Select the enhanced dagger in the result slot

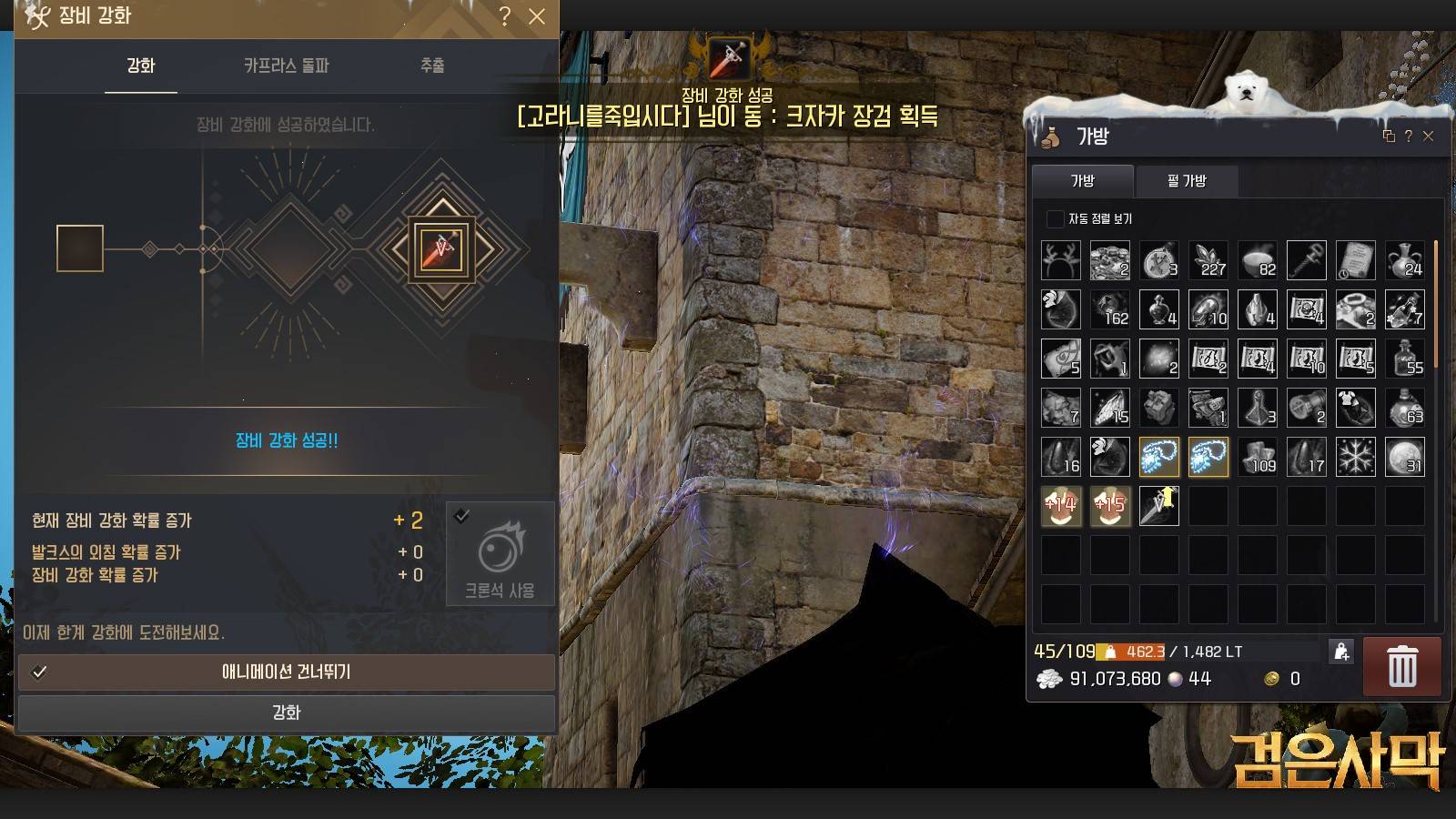441,248
